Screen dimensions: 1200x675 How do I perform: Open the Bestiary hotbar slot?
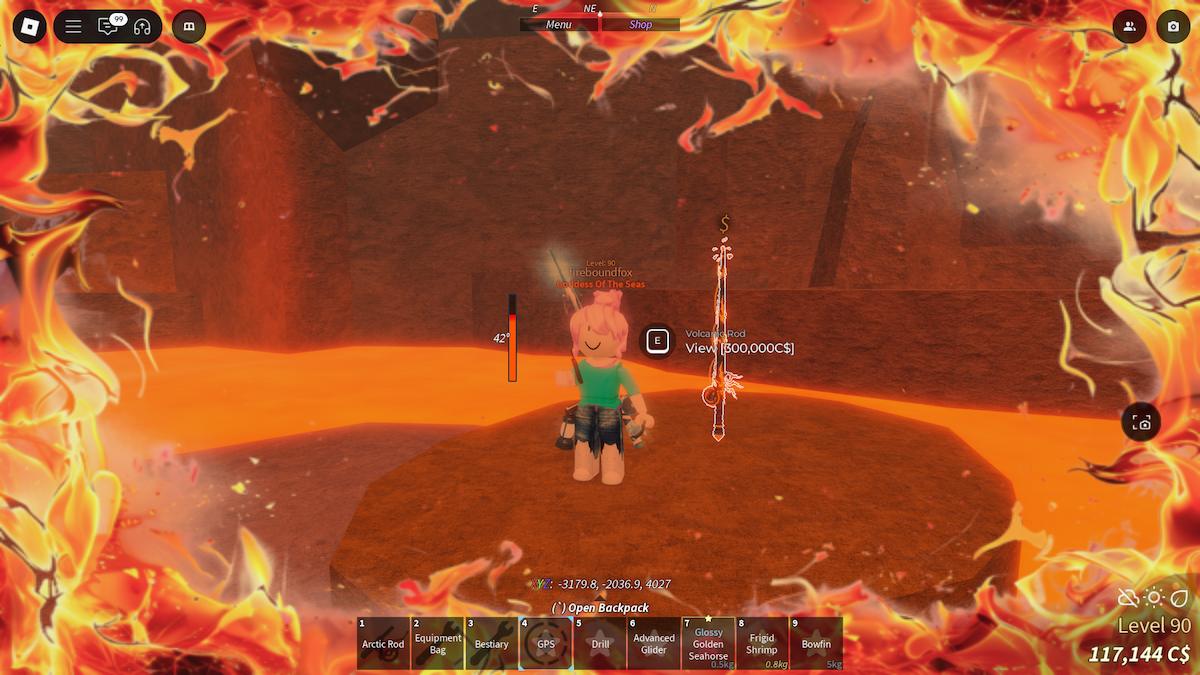click(492, 643)
